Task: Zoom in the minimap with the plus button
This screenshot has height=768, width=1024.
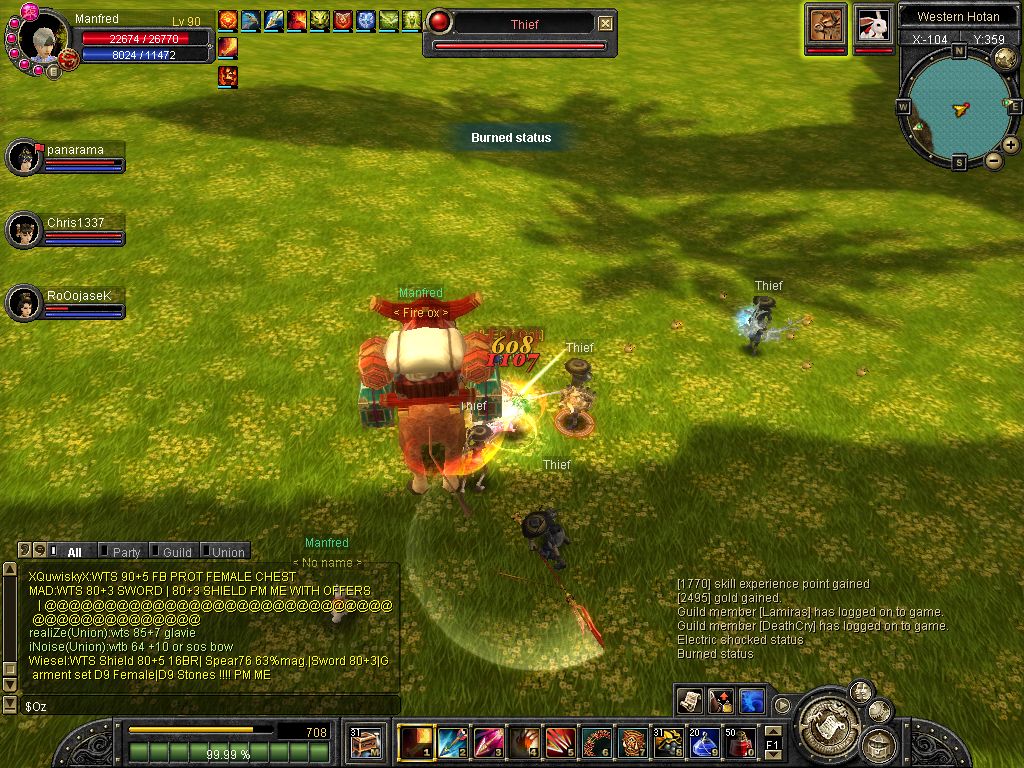Action: pyautogui.click(x=1011, y=145)
